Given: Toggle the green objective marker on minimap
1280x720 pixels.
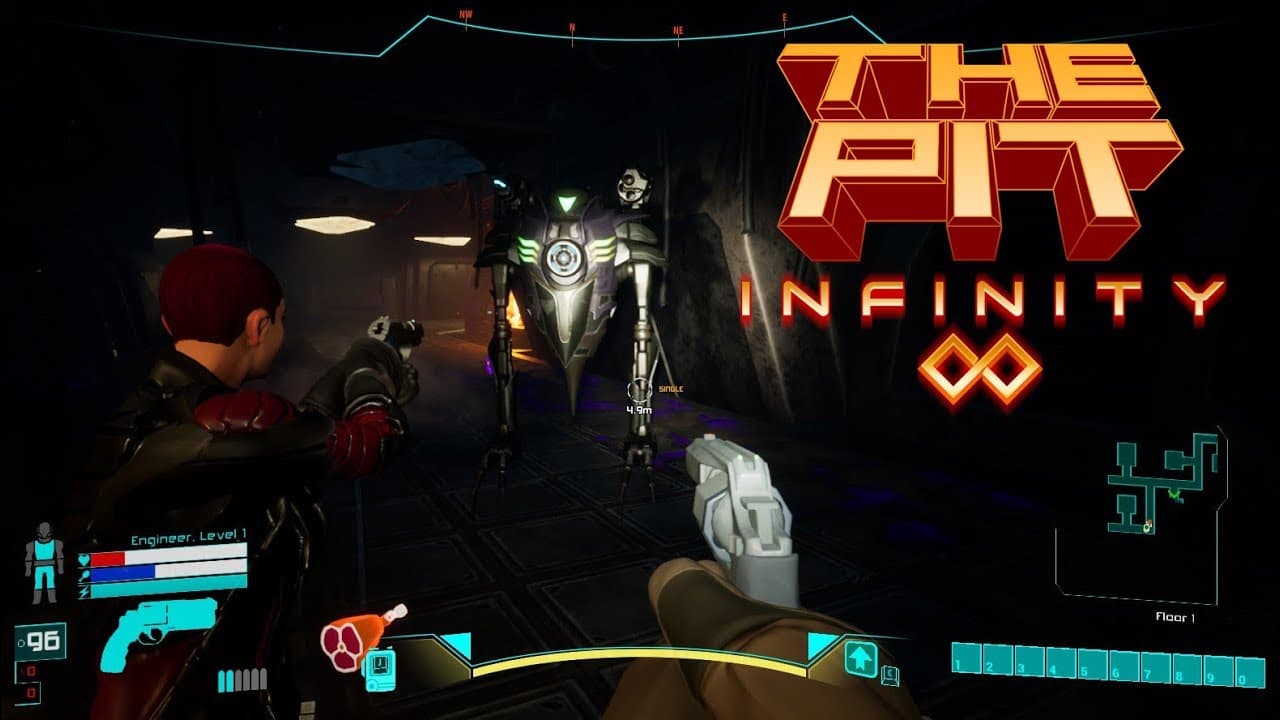Looking at the screenshot, I should [1173, 495].
